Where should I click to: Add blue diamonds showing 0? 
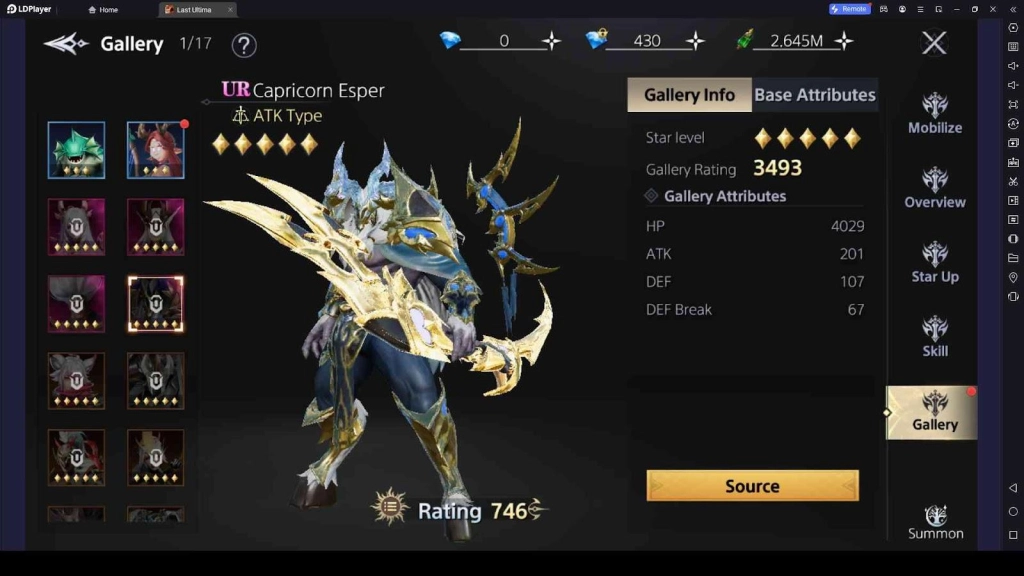(x=551, y=41)
